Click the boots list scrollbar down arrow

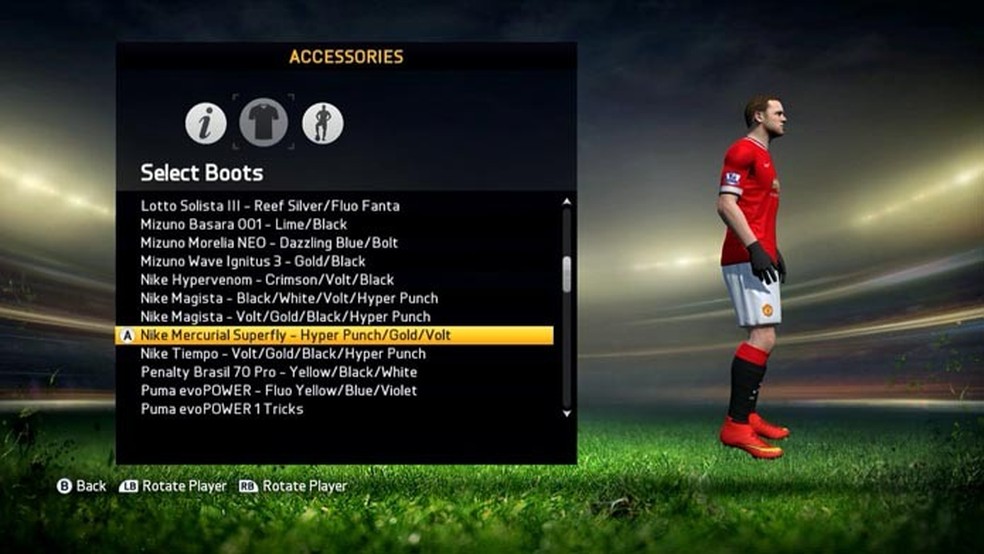[567, 412]
